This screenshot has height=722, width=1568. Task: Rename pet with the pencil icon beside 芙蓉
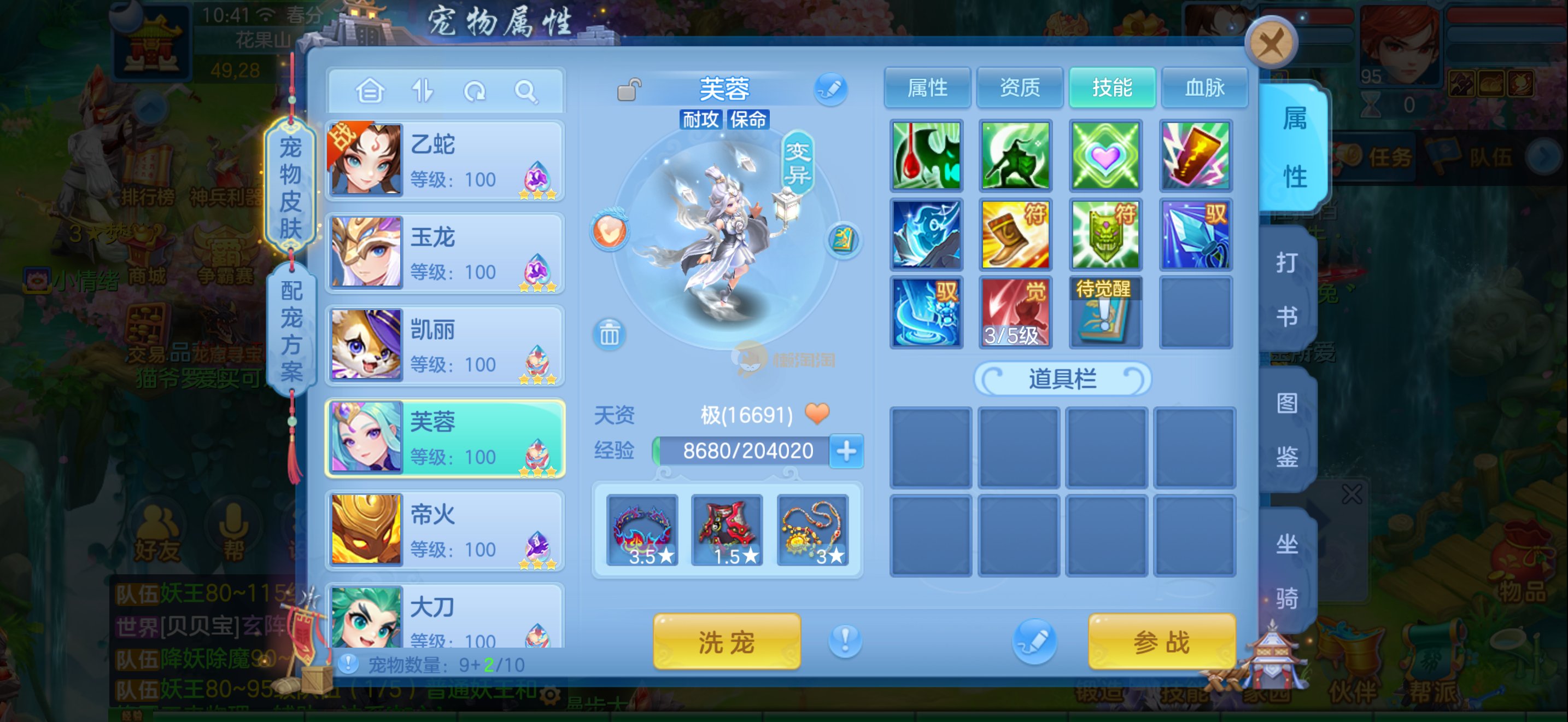pos(831,90)
